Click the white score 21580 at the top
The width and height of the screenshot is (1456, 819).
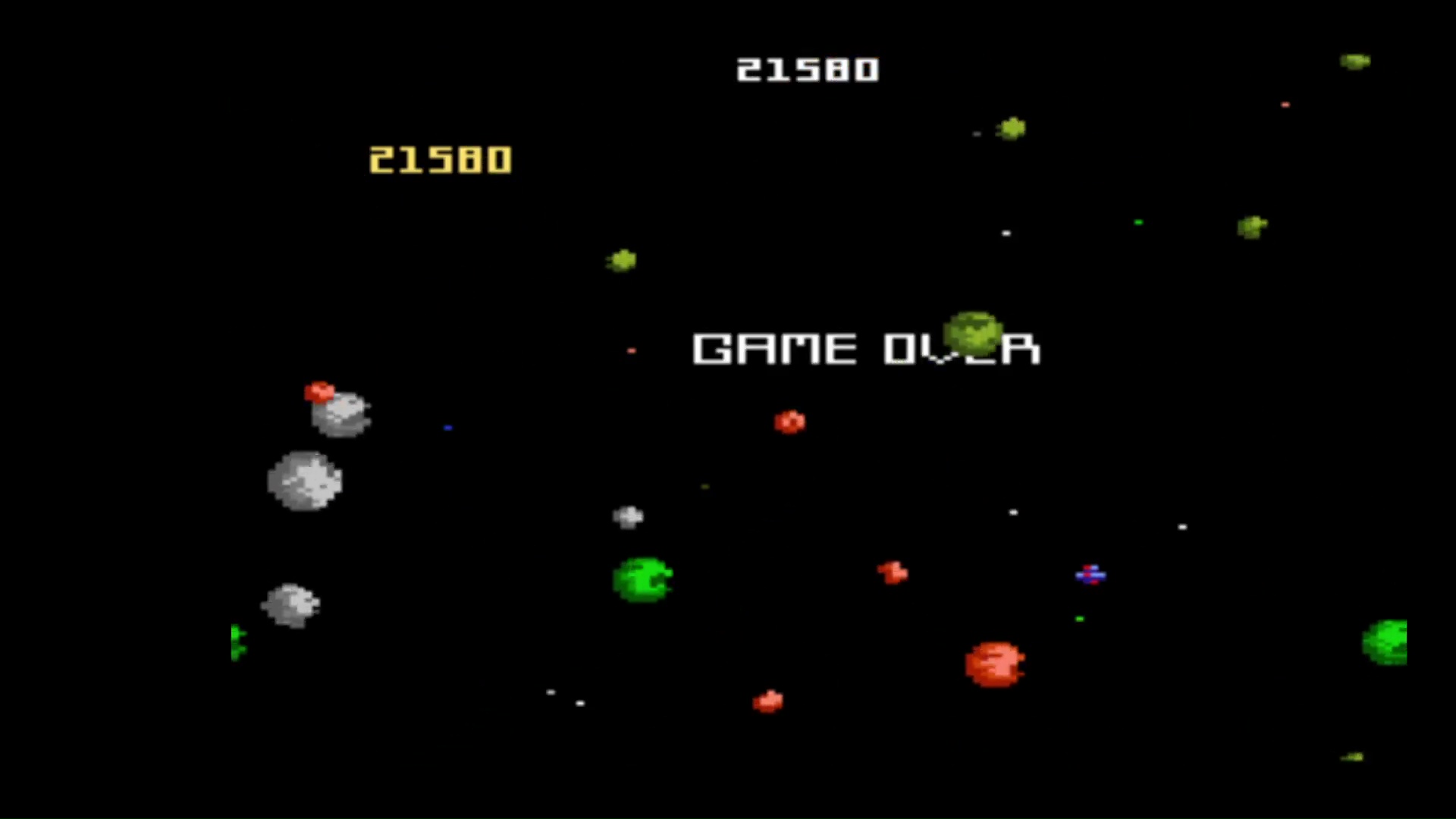[x=808, y=70]
